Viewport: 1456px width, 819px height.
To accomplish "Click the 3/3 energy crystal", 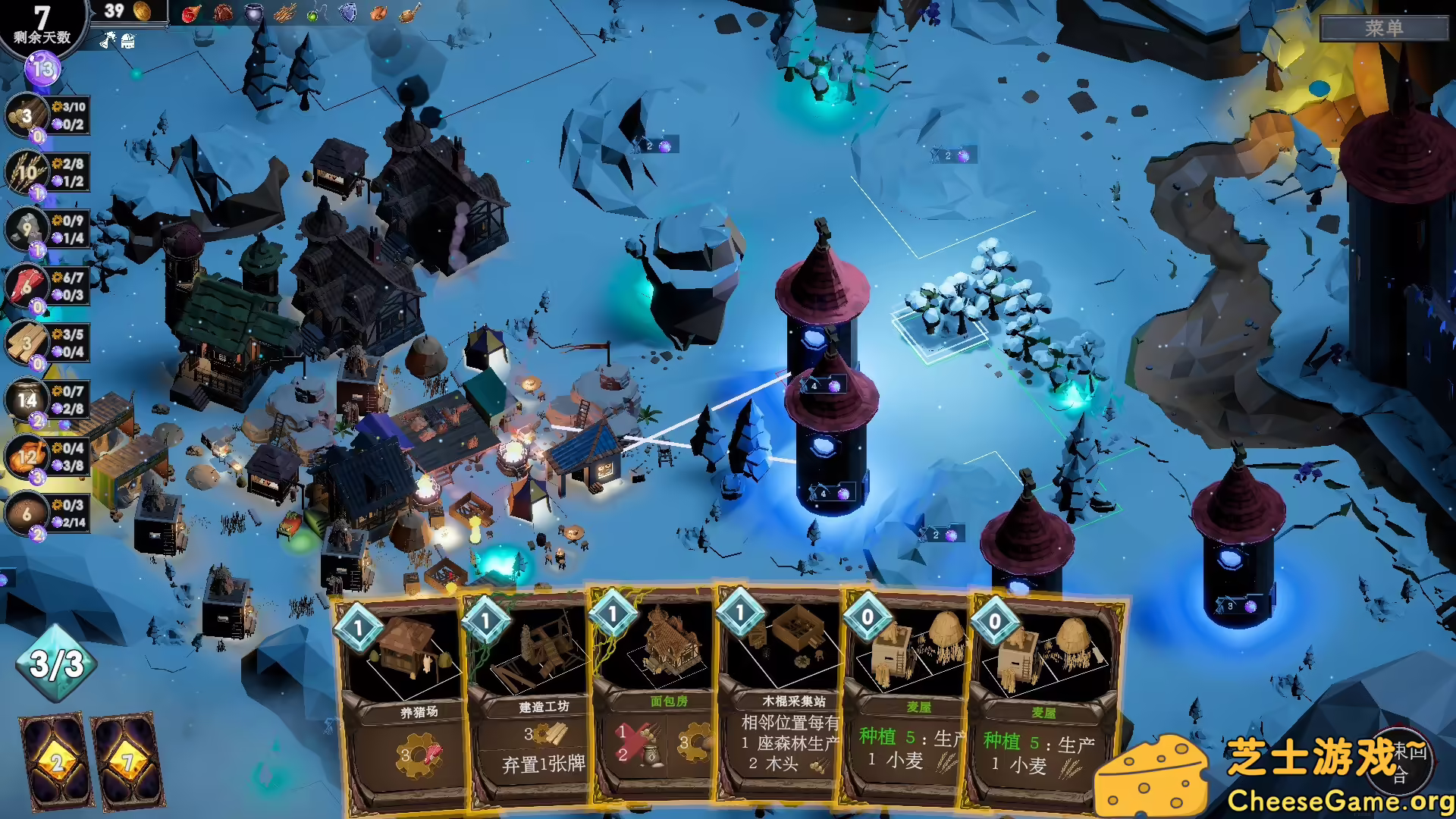I will tap(57, 664).
